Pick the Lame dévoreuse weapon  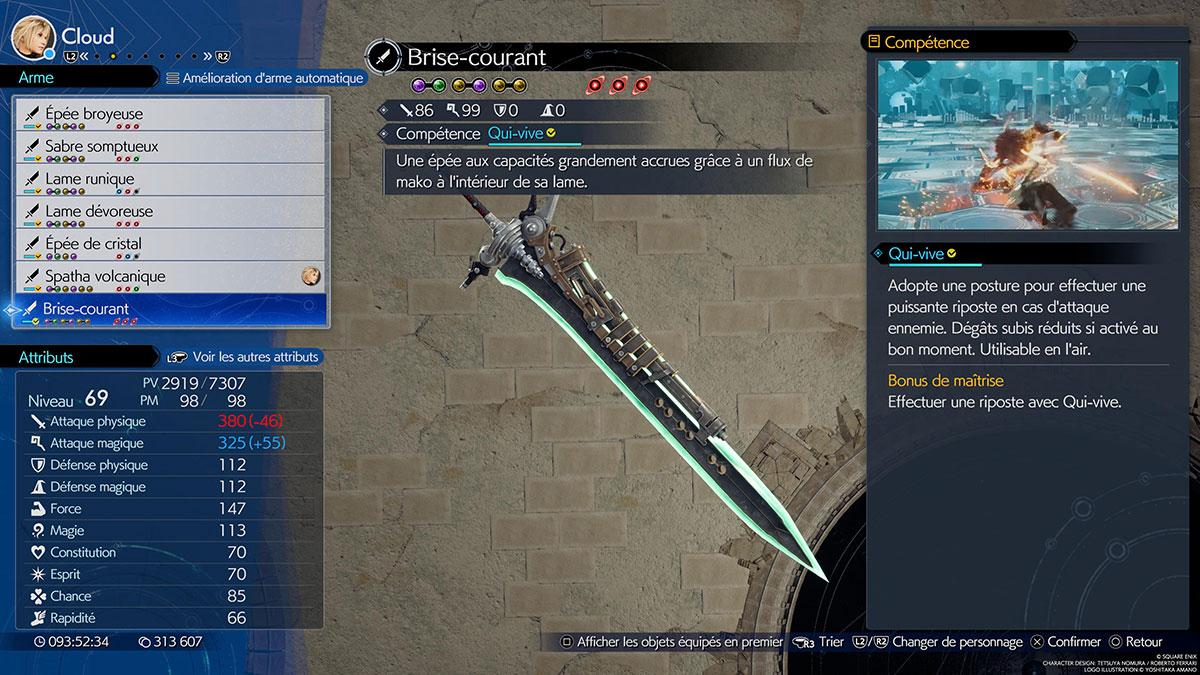click(x=170, y=212)
